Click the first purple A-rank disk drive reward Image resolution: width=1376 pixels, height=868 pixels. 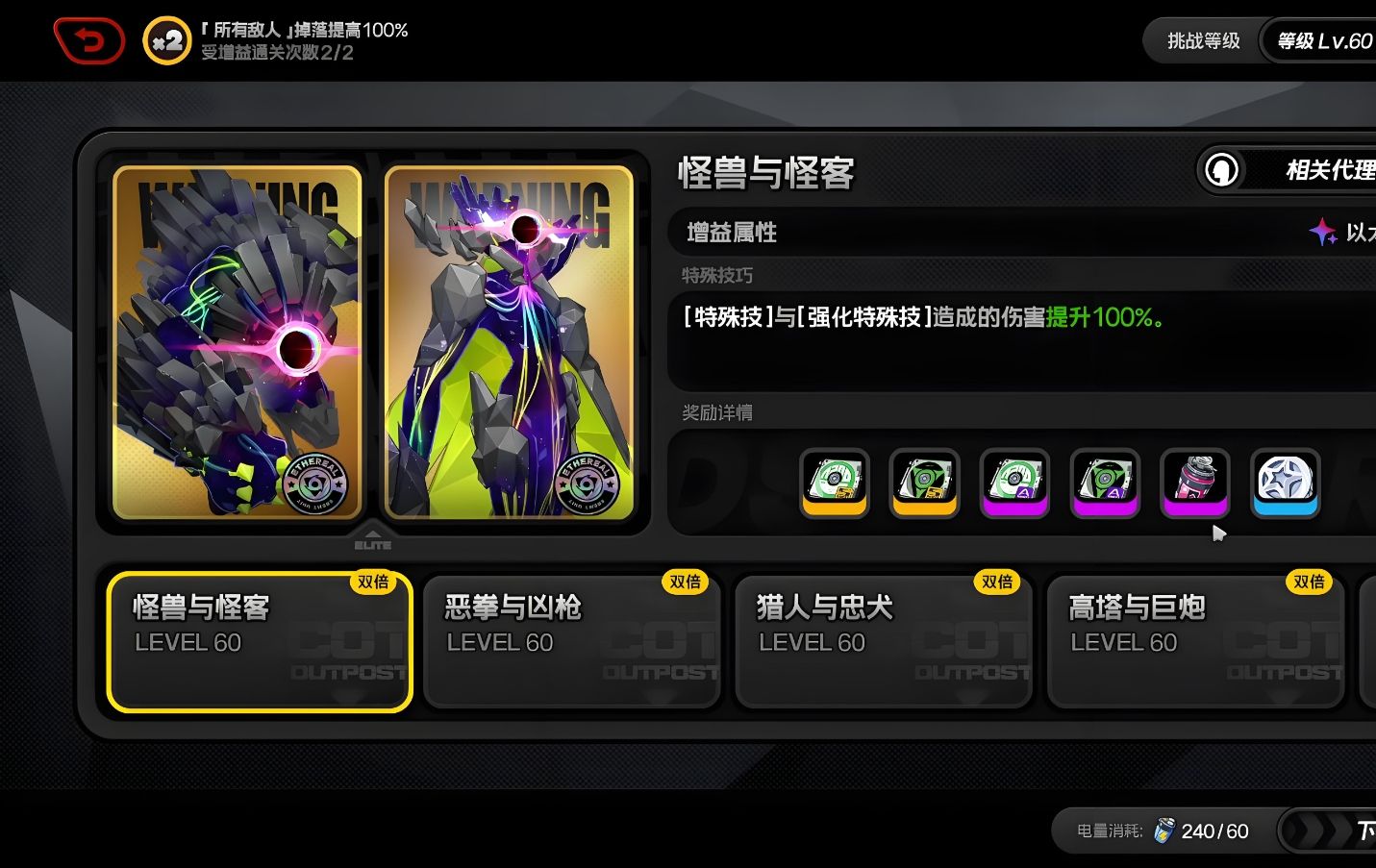tap(1013, 484)
